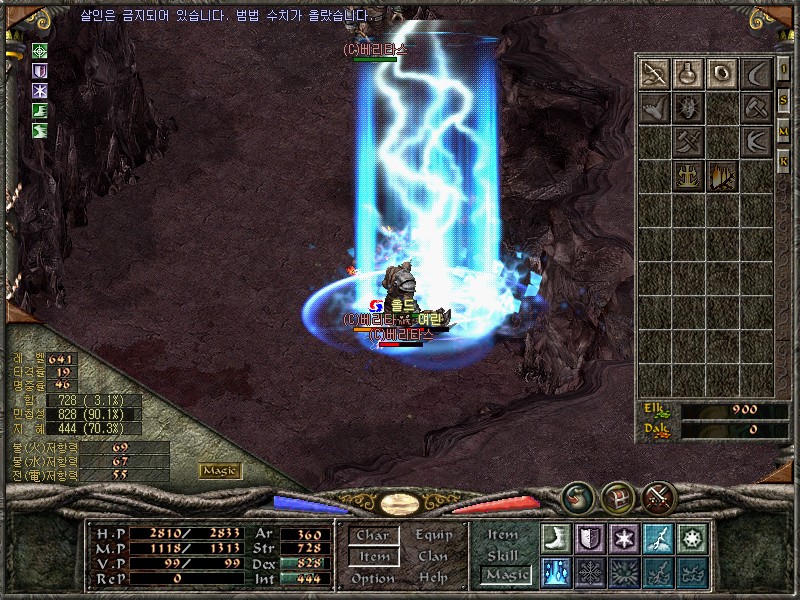Open the Clan window
The height and width of the screenshot is (600, 800).
point(433,557)
